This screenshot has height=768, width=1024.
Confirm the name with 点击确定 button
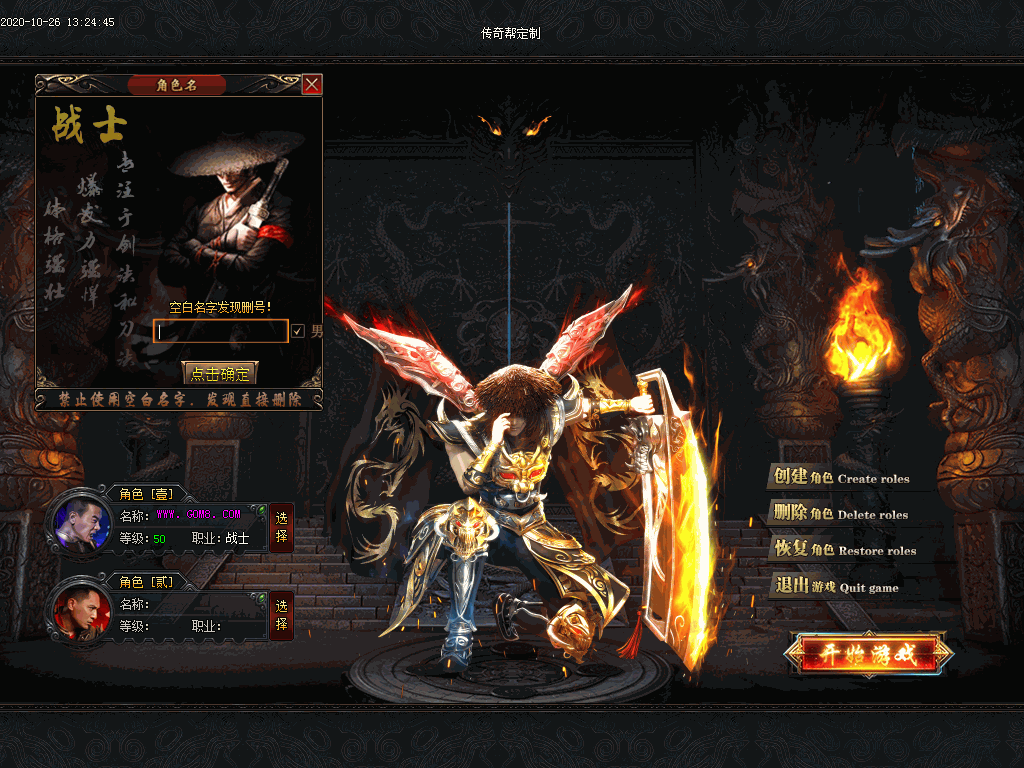220,374
